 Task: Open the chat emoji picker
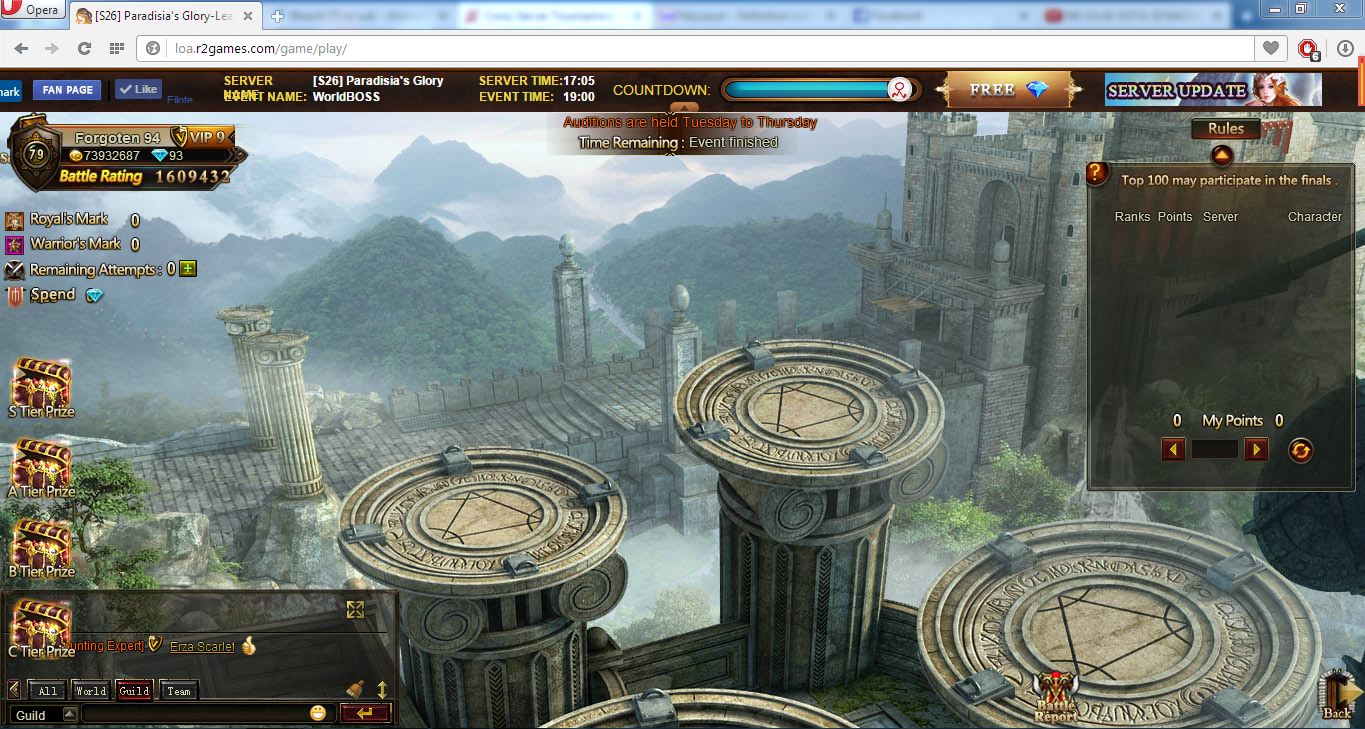click(318, 713)
